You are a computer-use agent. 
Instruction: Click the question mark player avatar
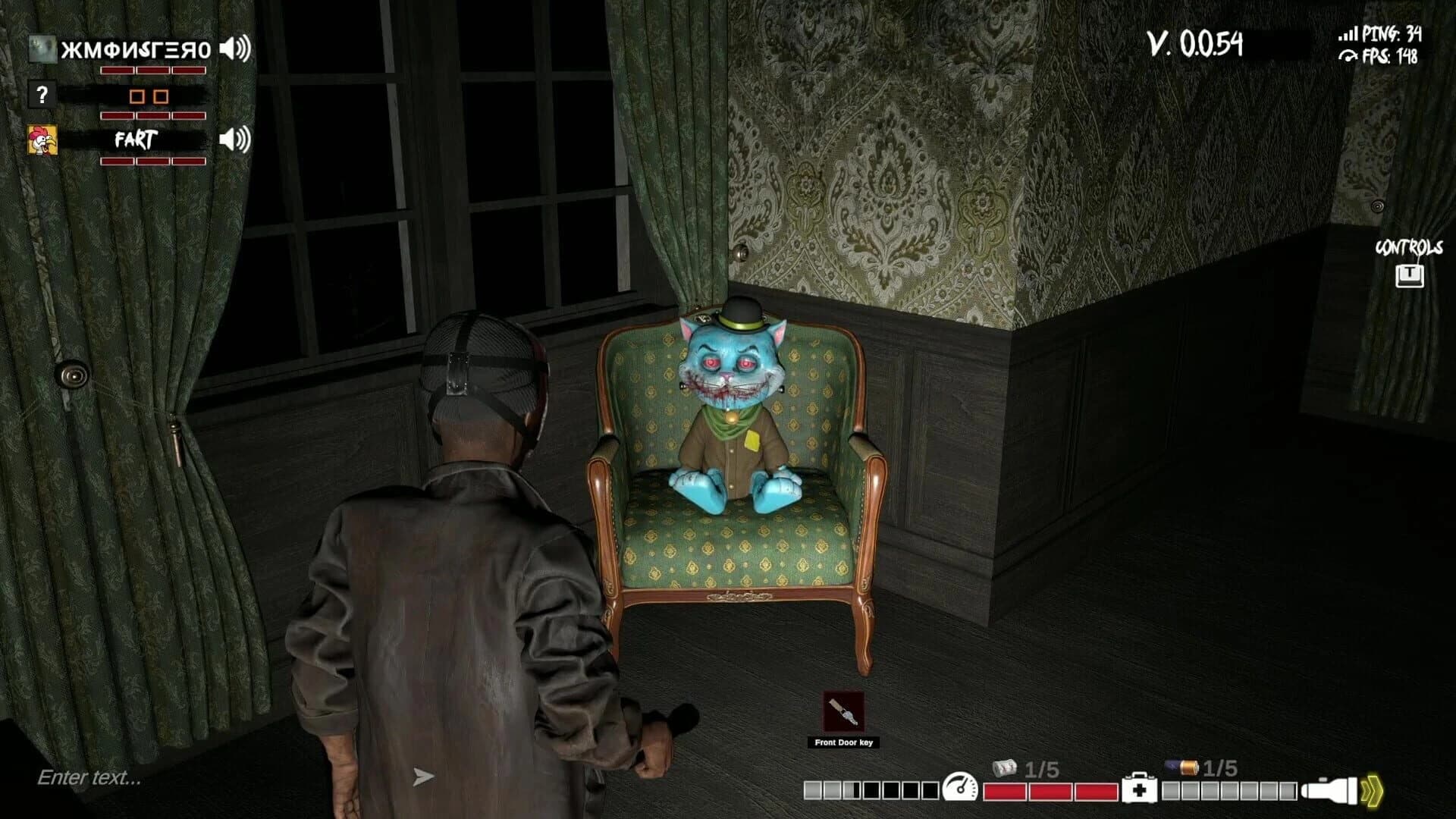click(42, 95)
